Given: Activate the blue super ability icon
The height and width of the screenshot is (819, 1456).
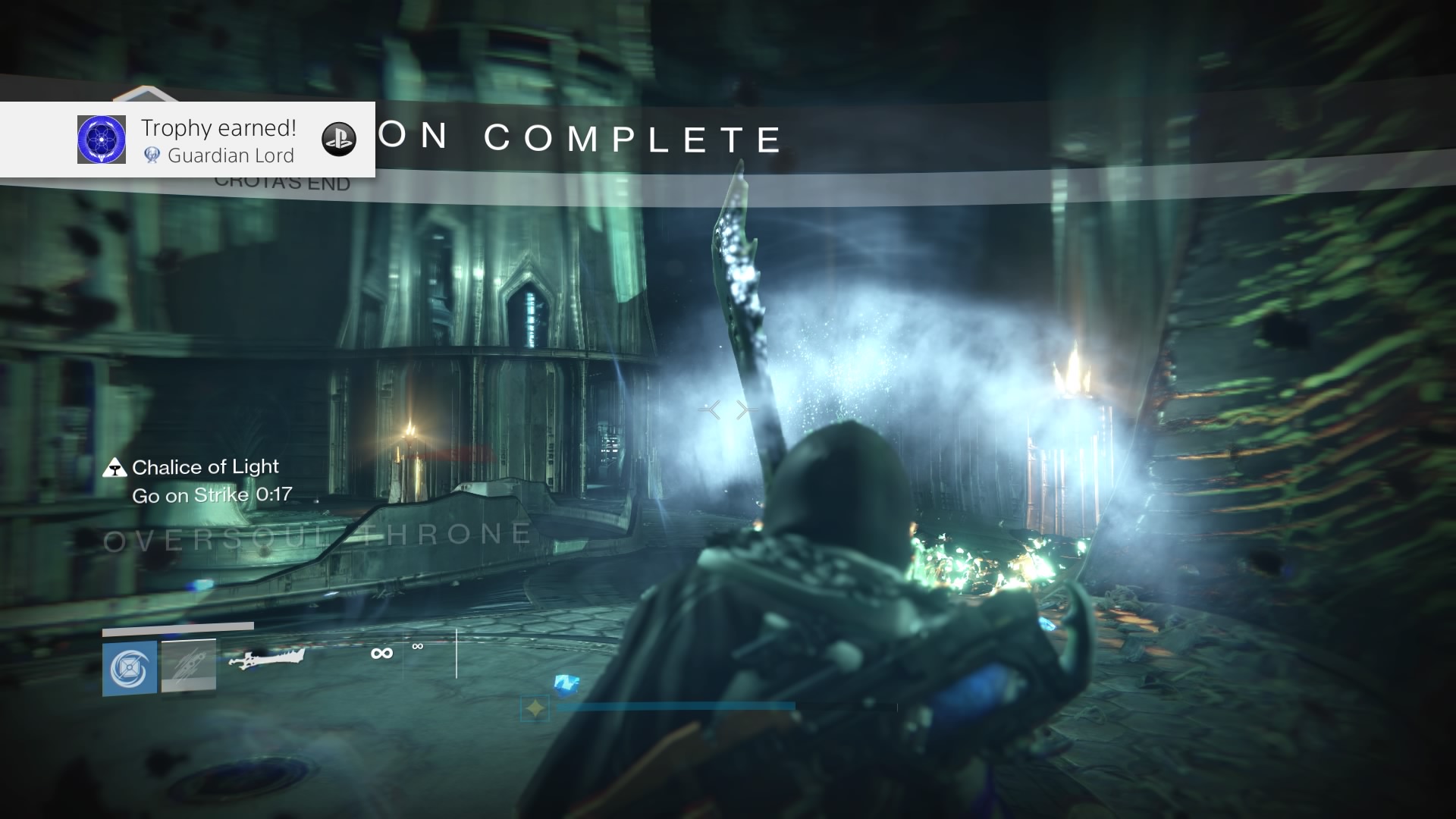Looking at the screenshot, I should coord(130,668).
